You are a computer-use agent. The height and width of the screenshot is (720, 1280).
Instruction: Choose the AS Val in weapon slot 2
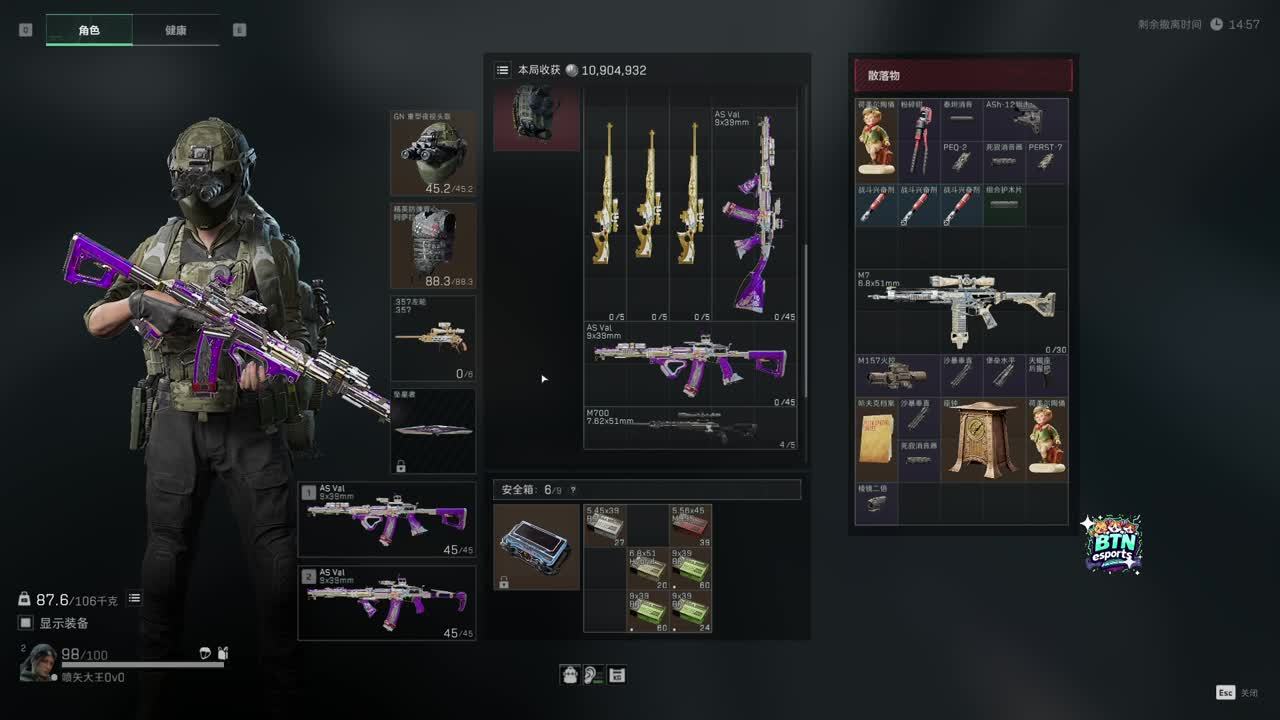pos(387,603)
